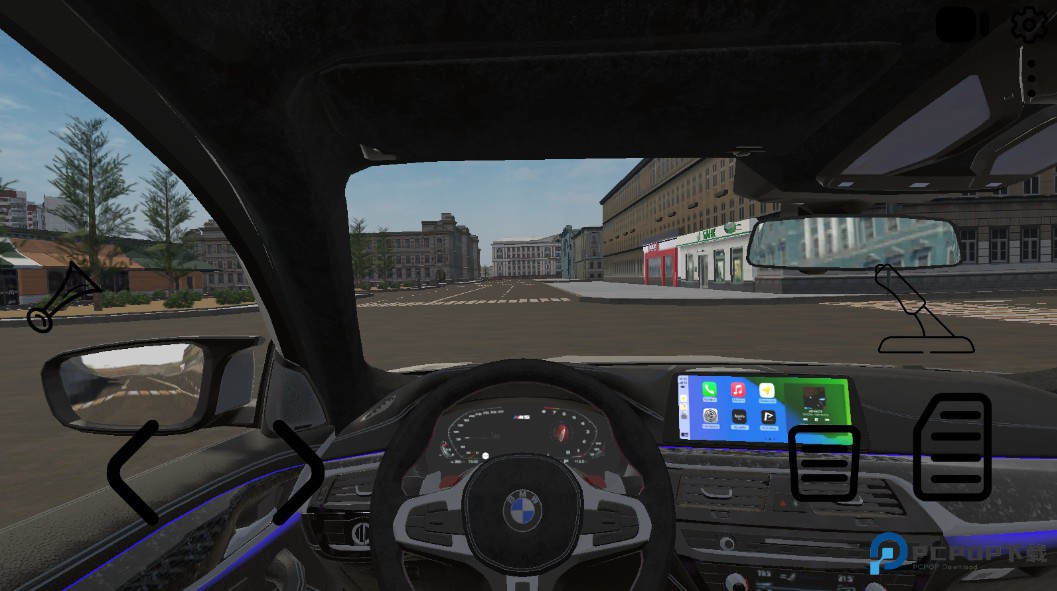This screenshot has width=1057, height=591.
Task: Tap the brake pedal
Action: (824, 463)
